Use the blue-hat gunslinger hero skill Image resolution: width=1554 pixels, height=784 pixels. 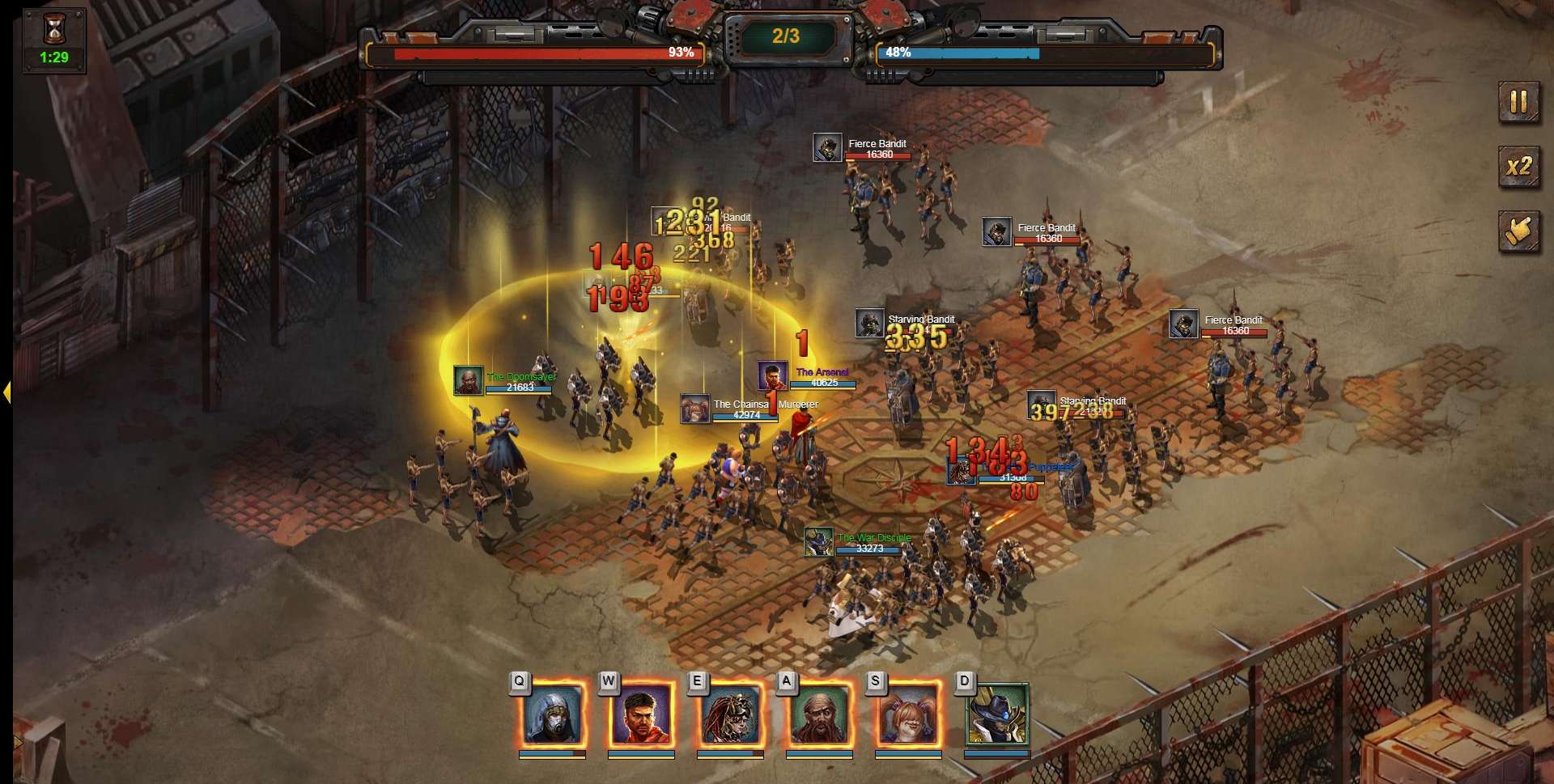[x=997, y=714]
